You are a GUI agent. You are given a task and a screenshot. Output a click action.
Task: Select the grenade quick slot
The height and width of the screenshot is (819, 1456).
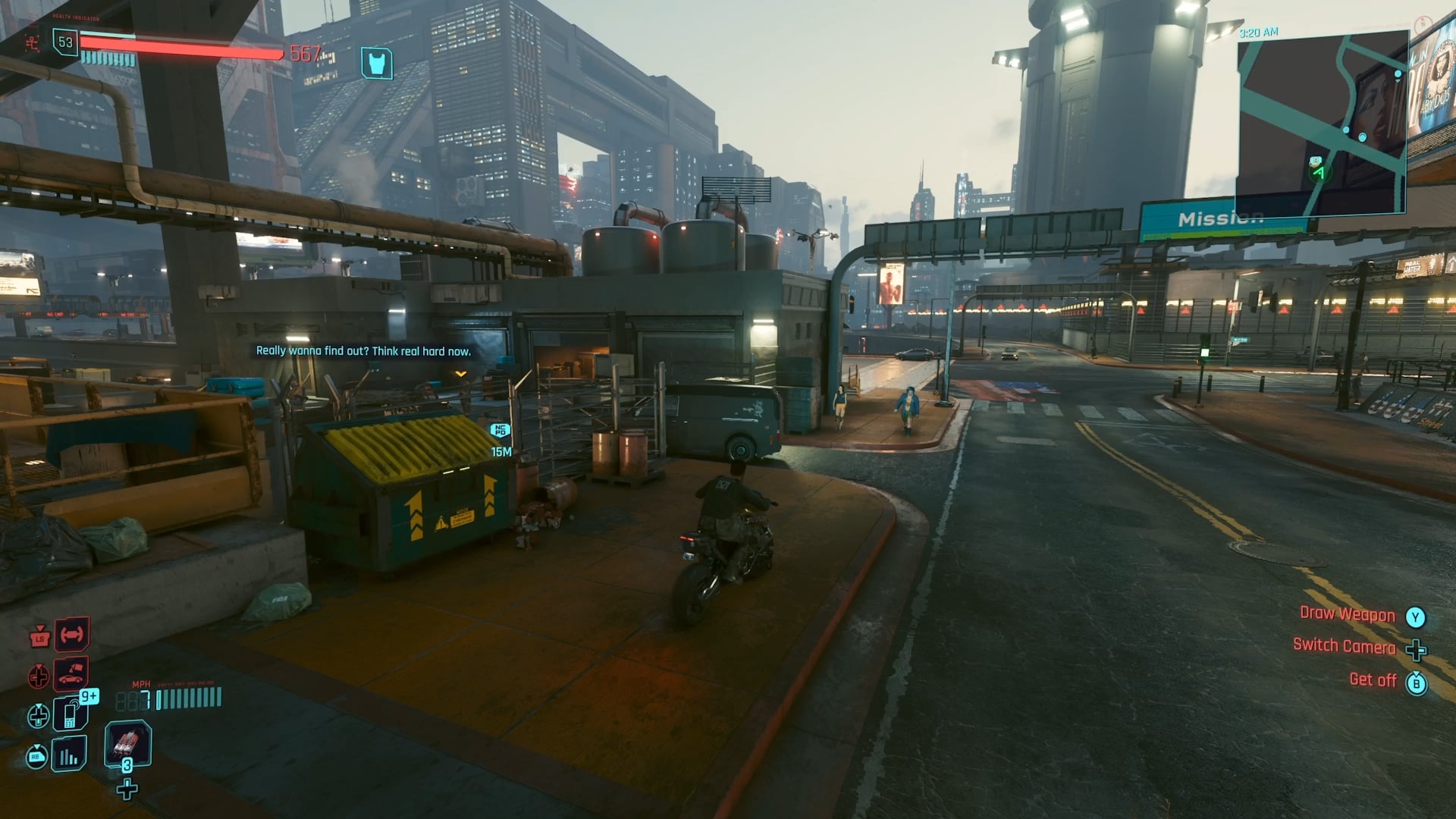coord(127,743)
